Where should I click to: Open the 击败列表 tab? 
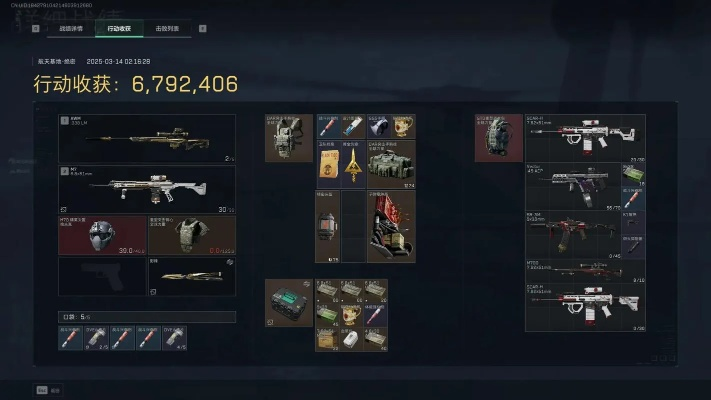click(169, 28)
